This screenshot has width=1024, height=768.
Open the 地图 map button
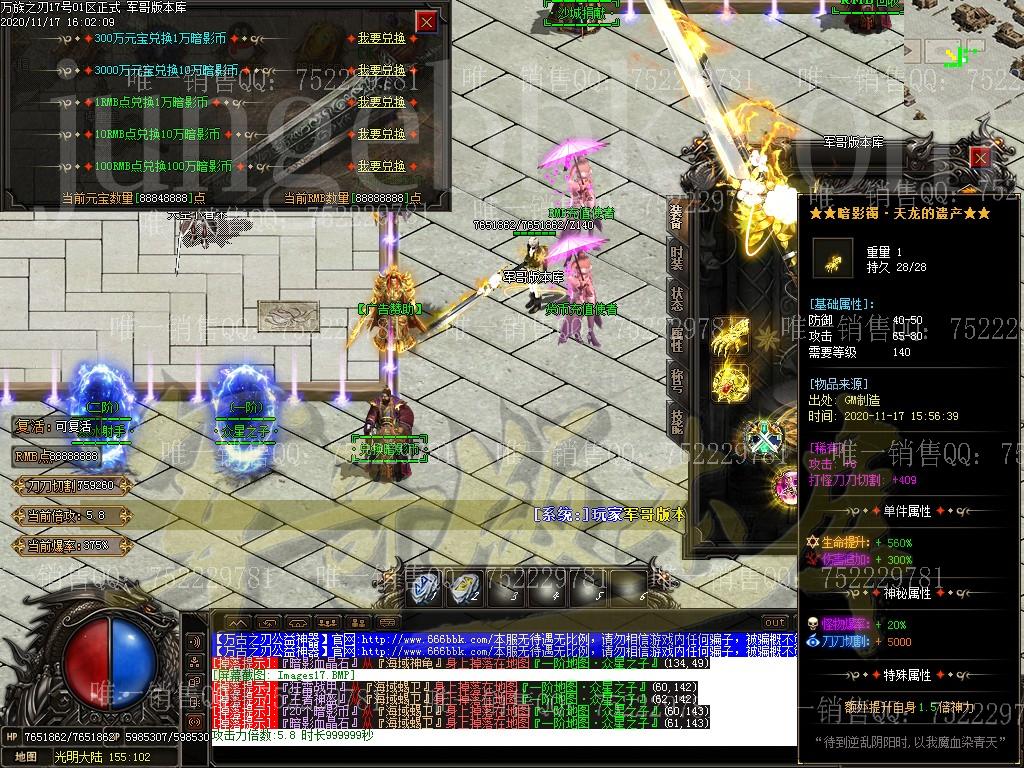pos(25,757)
